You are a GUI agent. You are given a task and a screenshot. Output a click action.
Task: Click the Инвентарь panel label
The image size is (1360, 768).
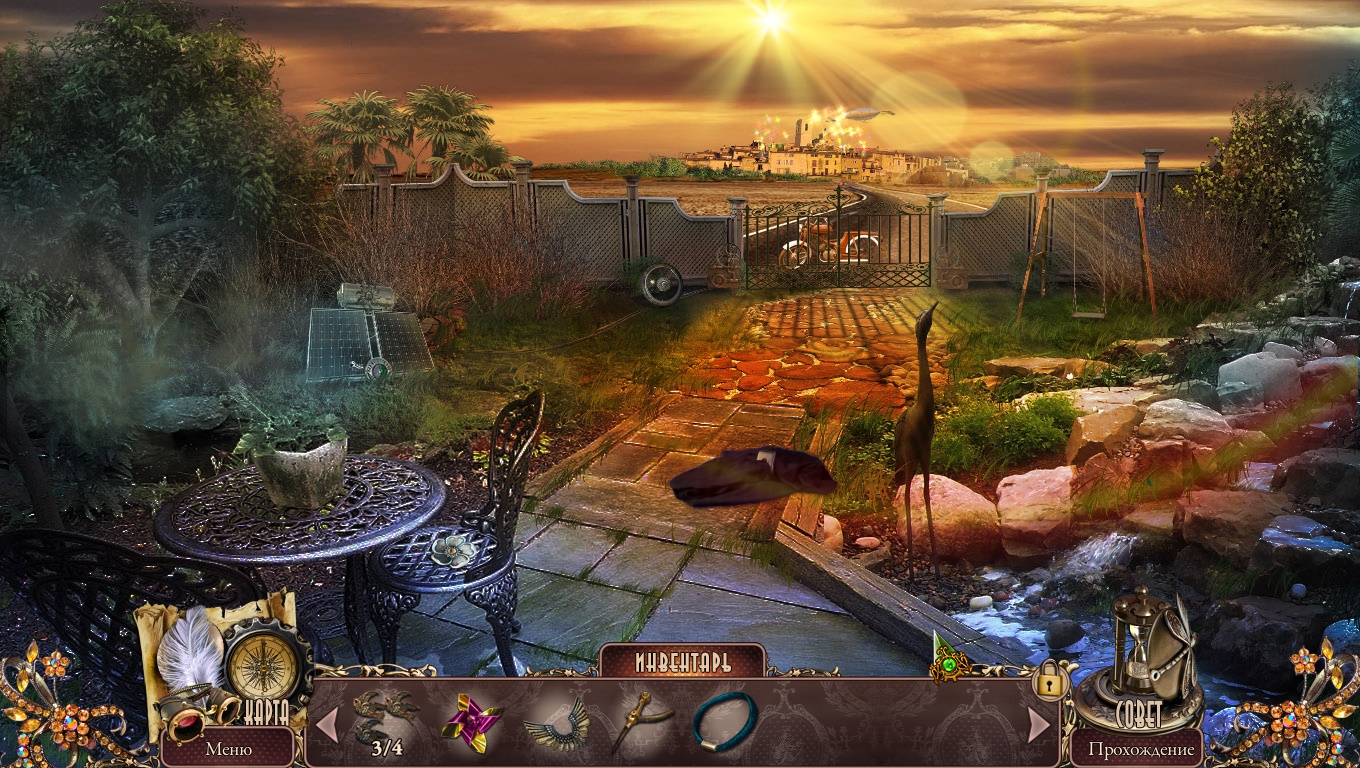click(x=682, y=662)
